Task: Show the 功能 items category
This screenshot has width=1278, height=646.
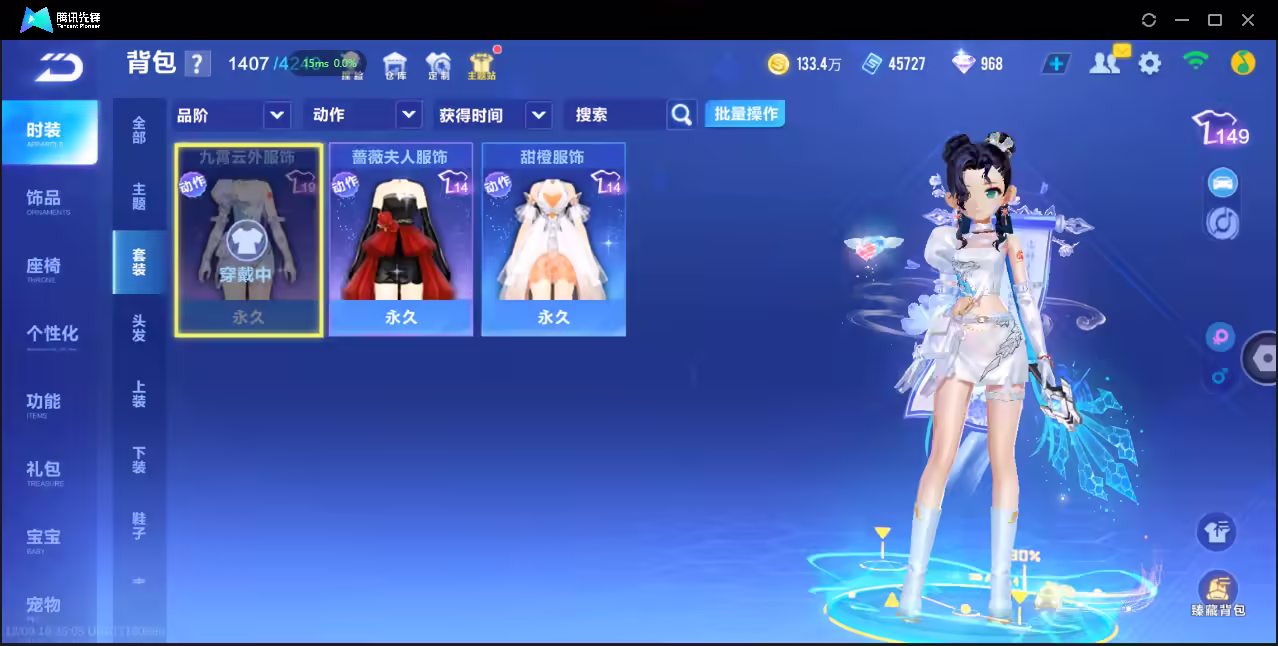Action: coord(45,402)
